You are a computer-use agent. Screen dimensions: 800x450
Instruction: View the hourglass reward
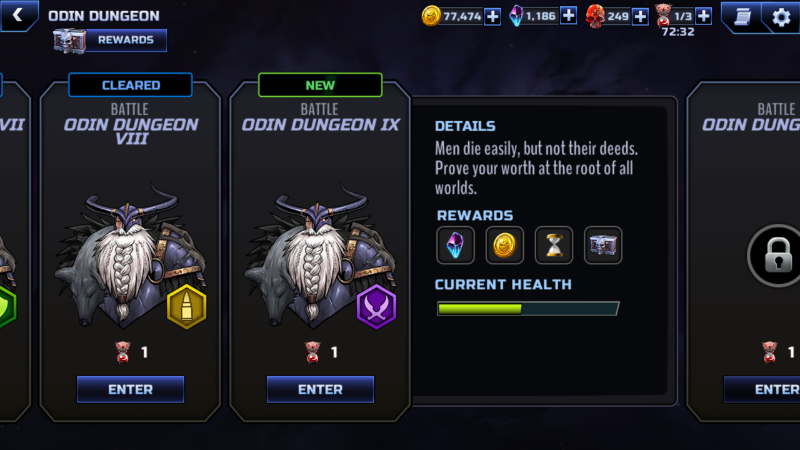click(x=554, y=245)
